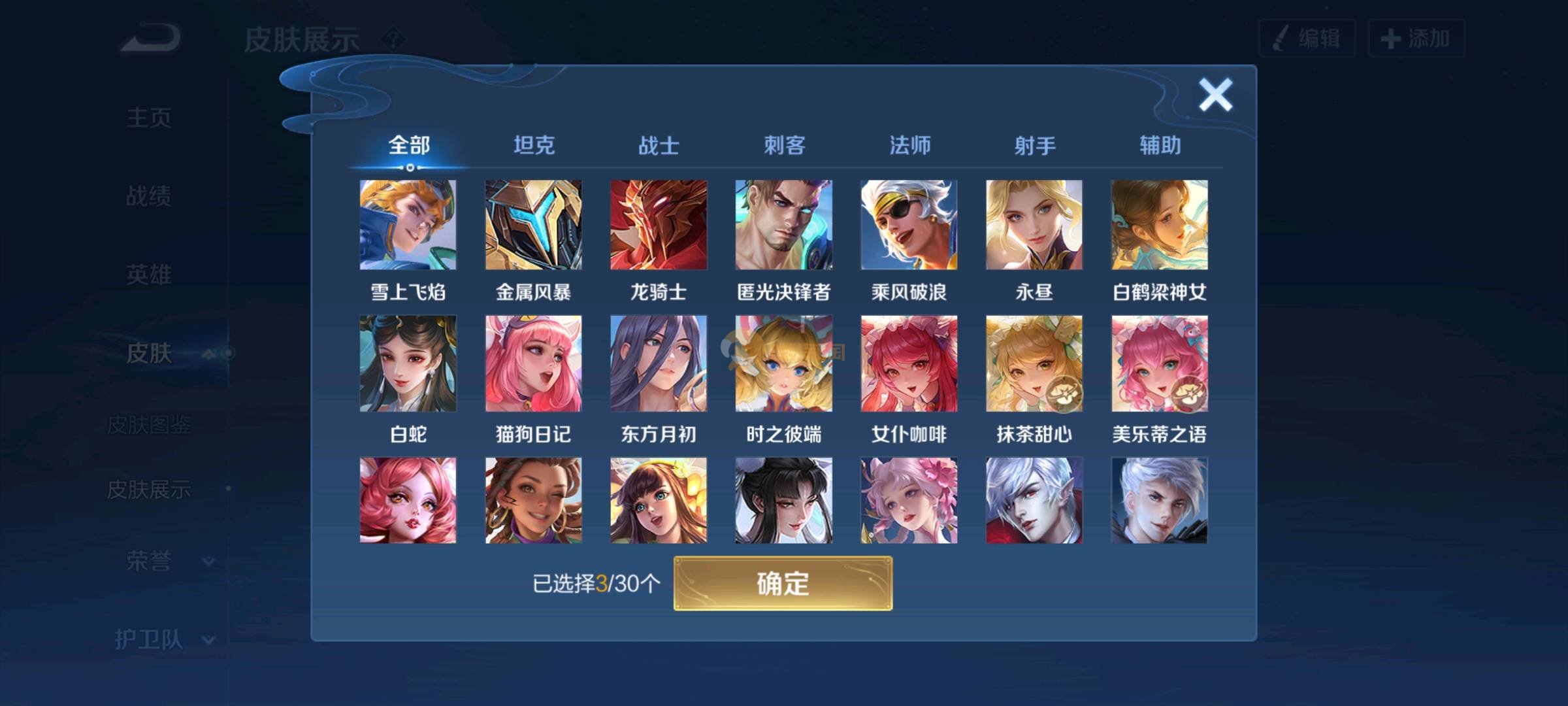Show the 法师 skins tab
Screen dimensions: 1568x706
[x=909, y=145]
